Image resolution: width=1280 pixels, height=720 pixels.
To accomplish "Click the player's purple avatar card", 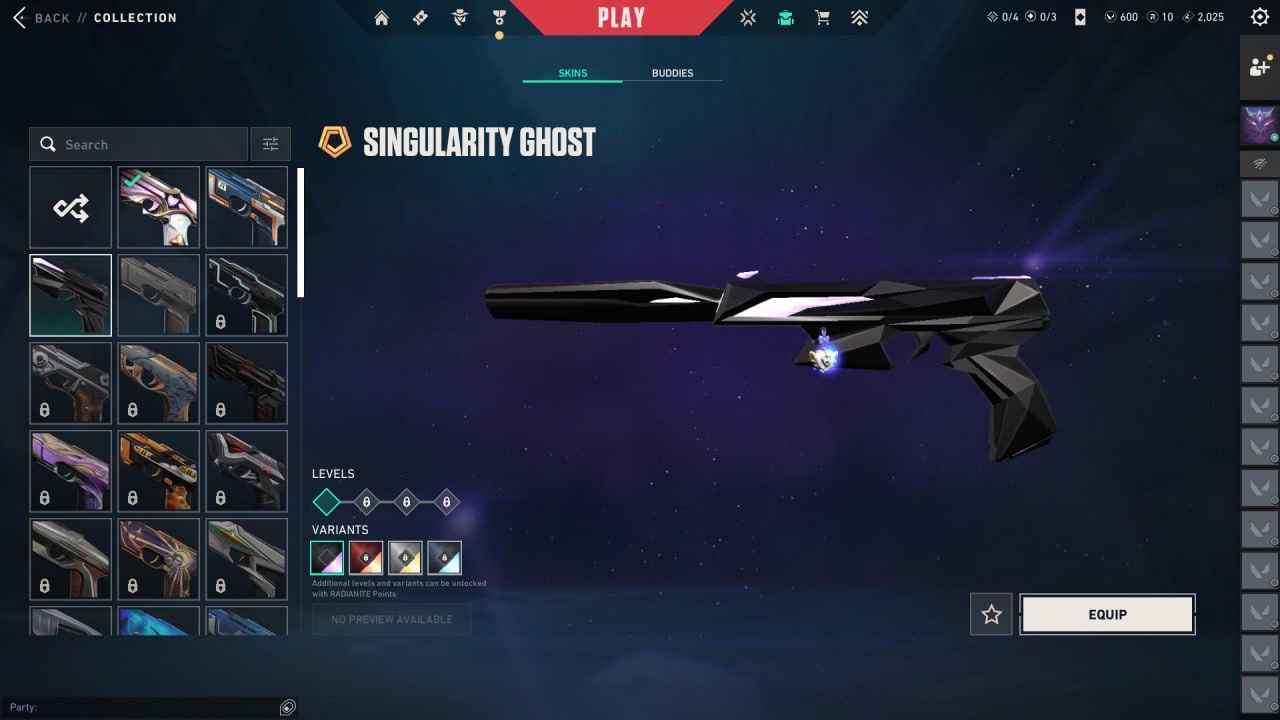I will (1259, 126).
